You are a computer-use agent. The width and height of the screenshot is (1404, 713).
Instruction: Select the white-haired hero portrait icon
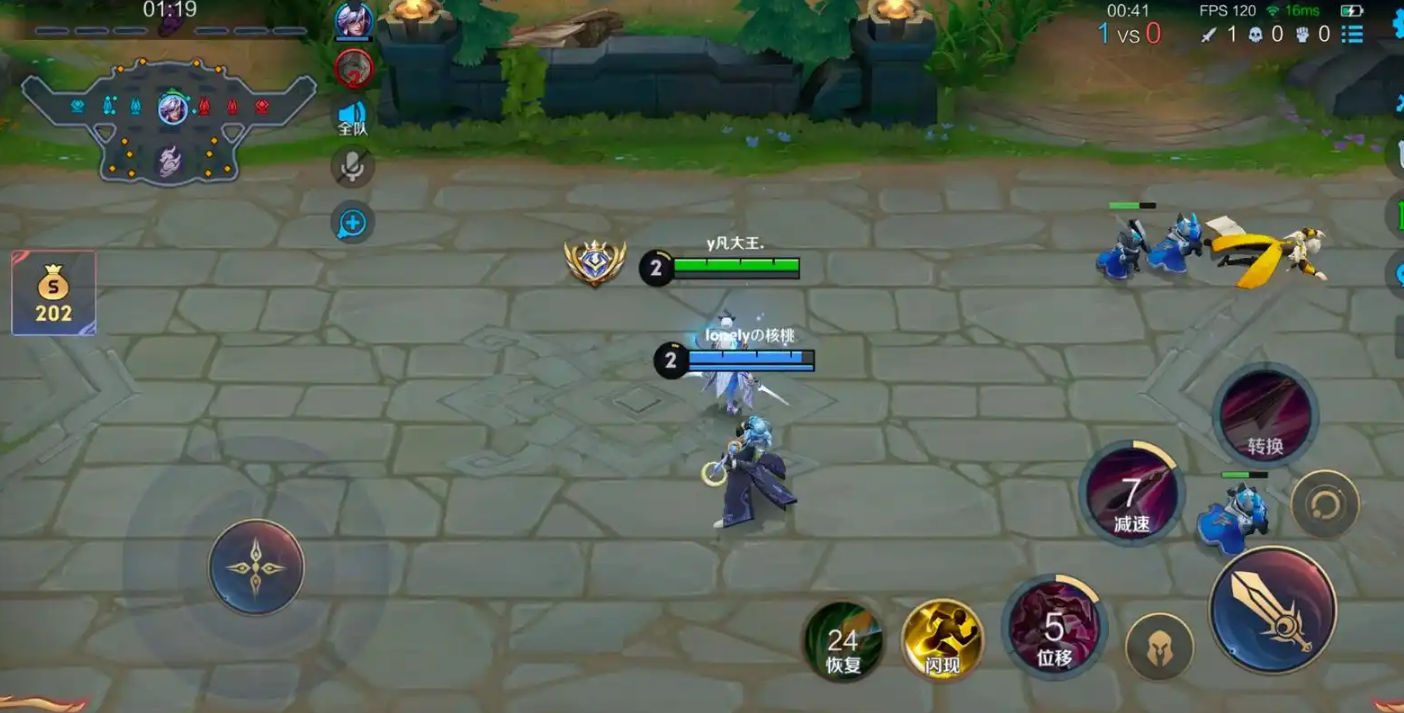click(353, 21)
